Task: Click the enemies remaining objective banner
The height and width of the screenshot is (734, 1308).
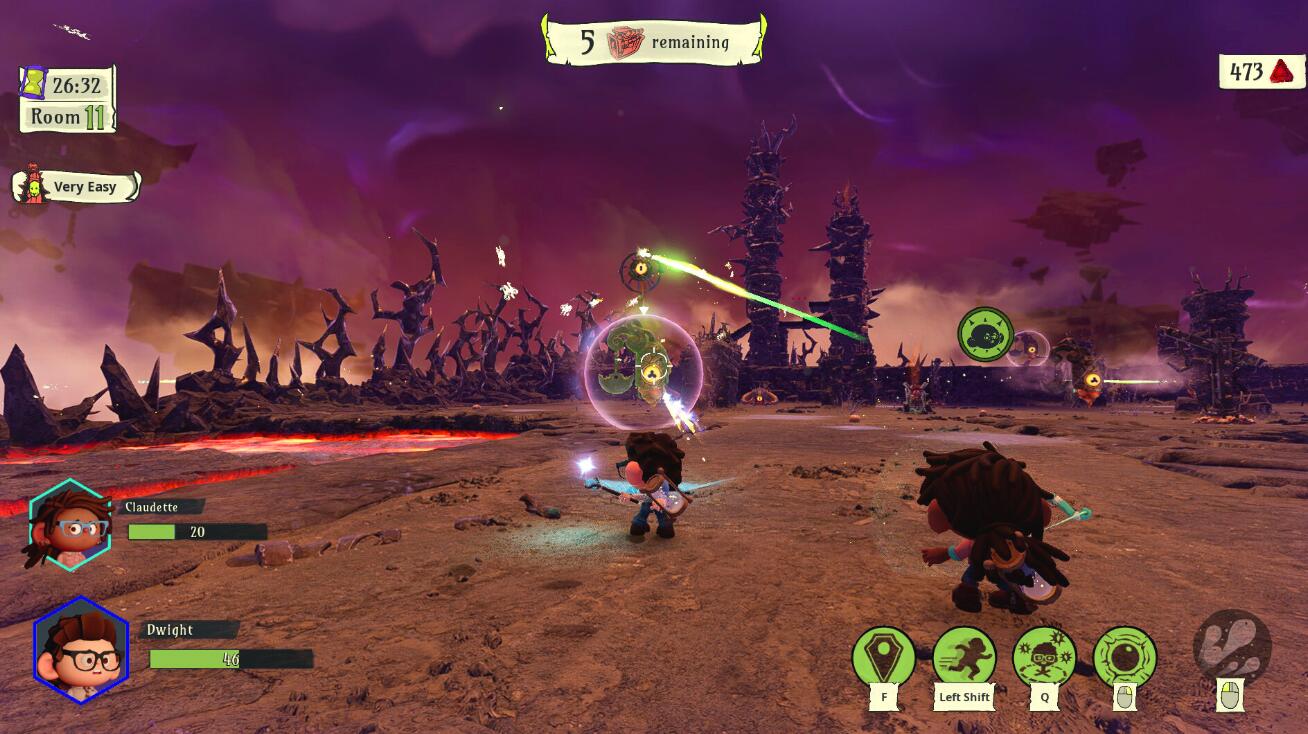Action: click(x=654, y=42)
